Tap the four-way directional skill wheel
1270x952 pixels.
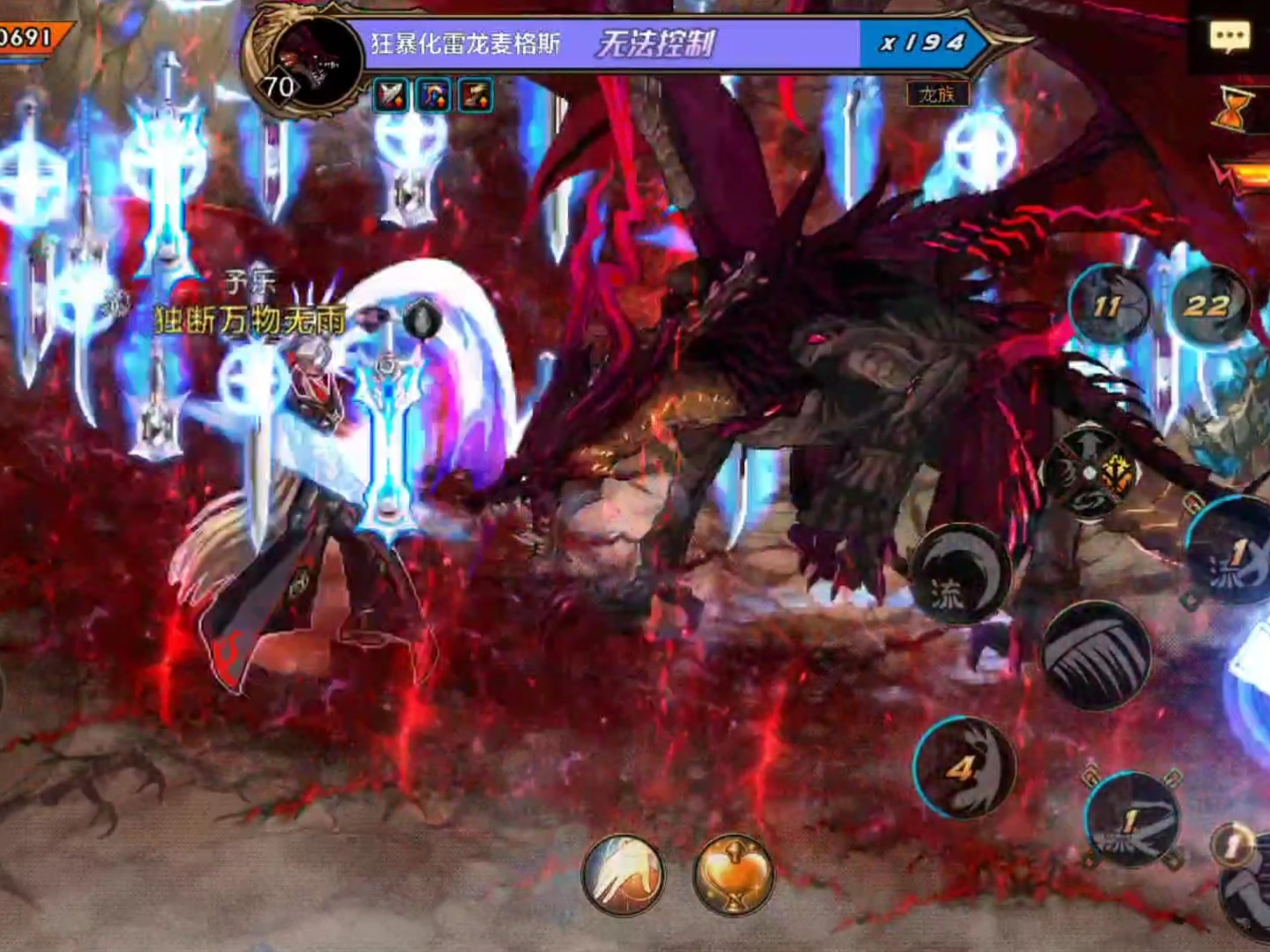point(1090,472)
